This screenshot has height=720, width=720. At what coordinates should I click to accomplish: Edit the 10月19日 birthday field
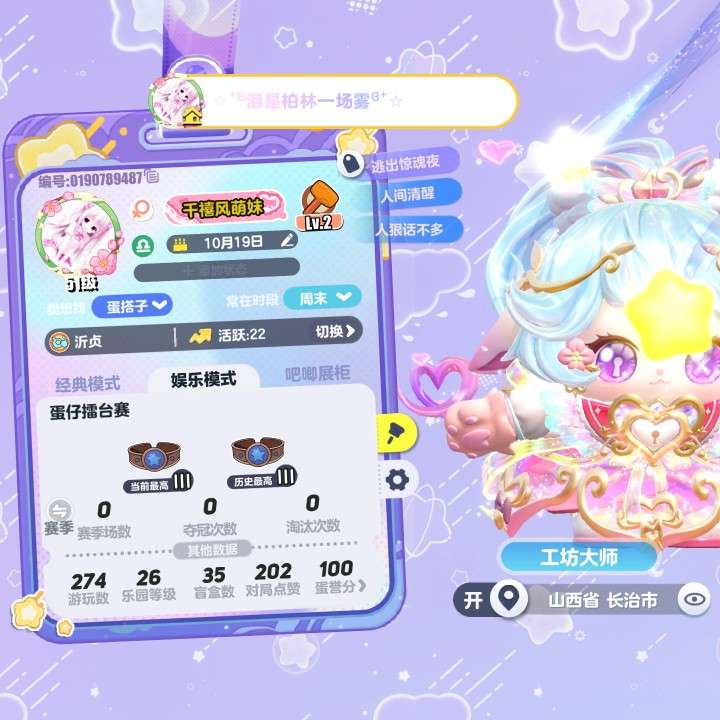coord(288,240)
